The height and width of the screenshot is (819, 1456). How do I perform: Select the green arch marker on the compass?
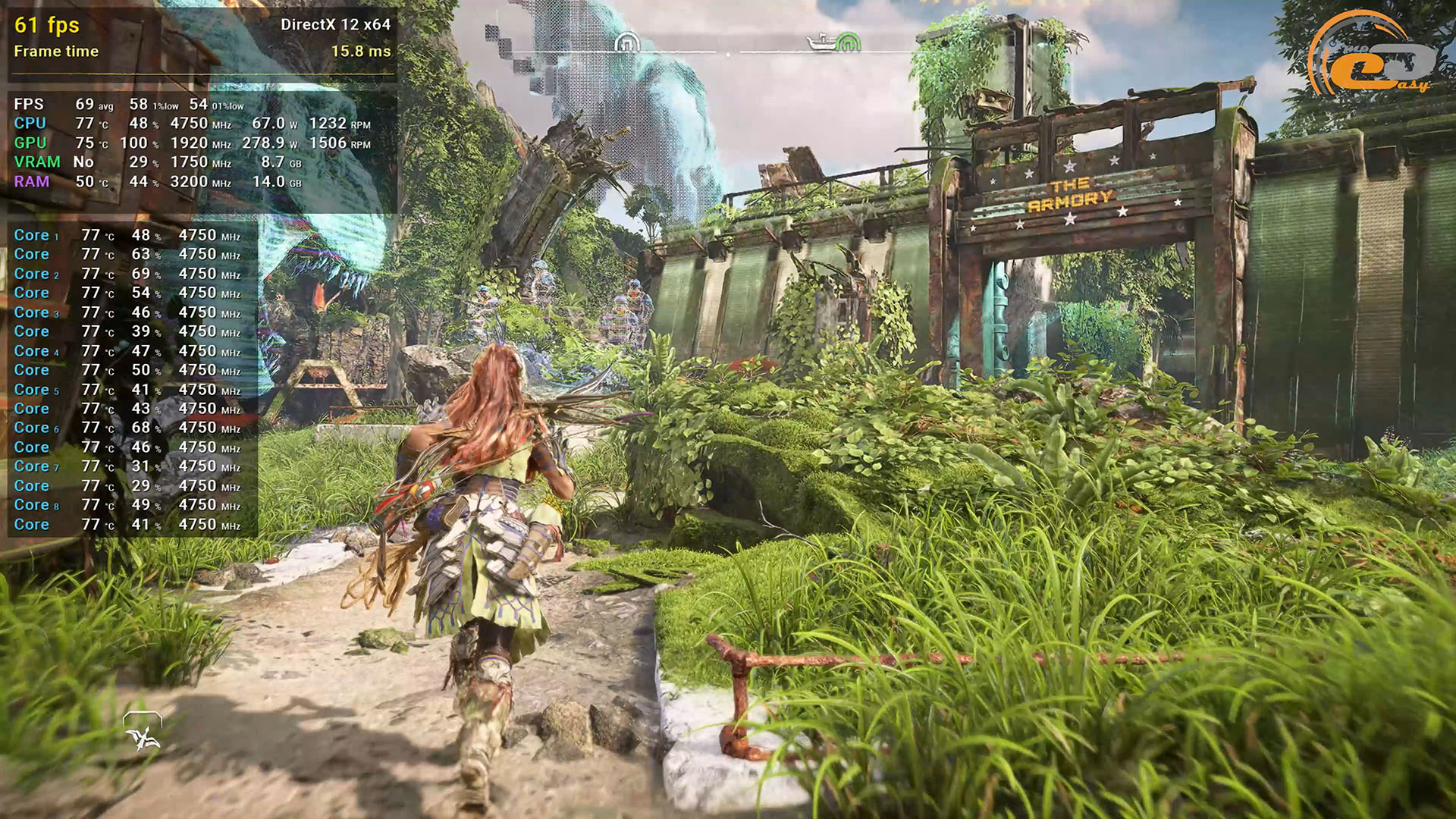847,42
